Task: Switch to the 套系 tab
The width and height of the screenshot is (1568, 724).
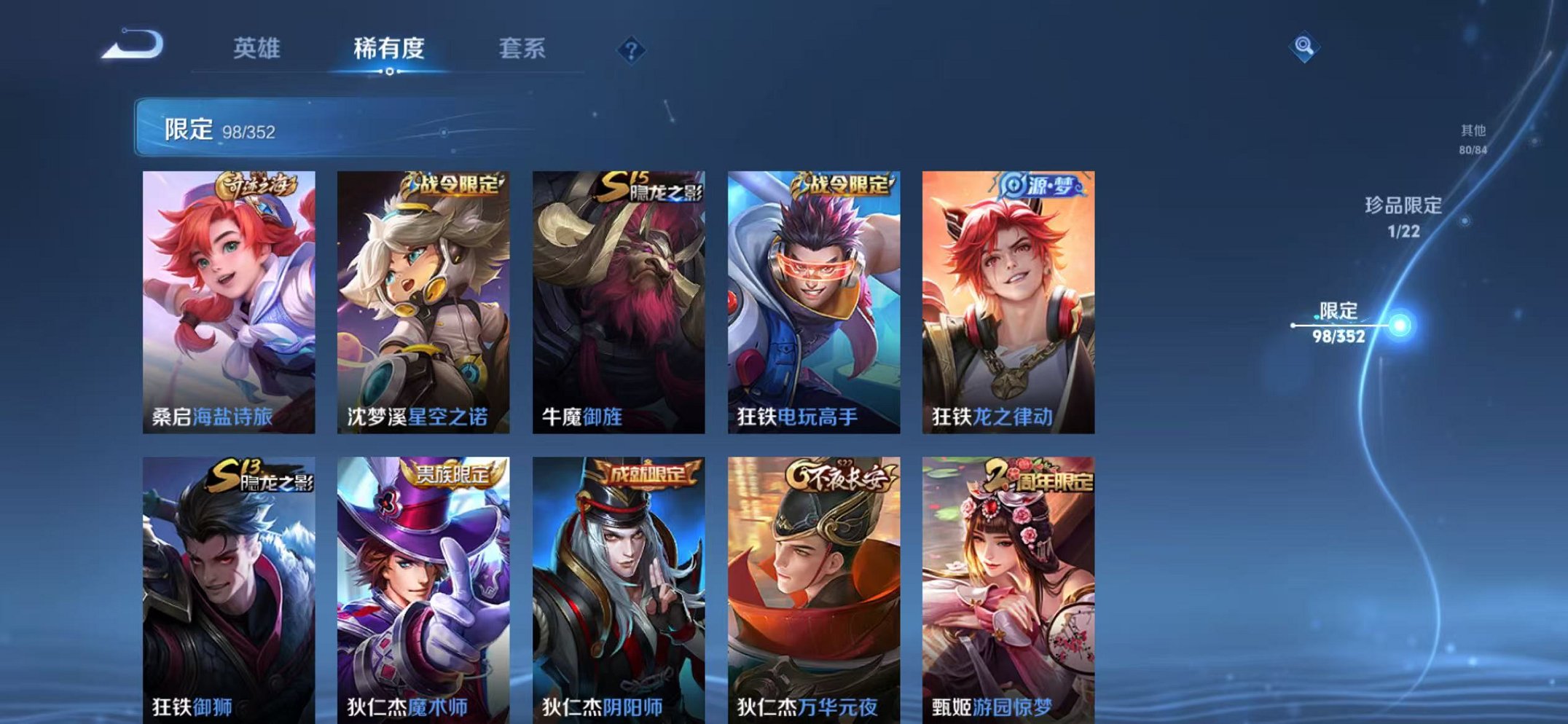Action: pyautogui.click(x=523, y=48)
